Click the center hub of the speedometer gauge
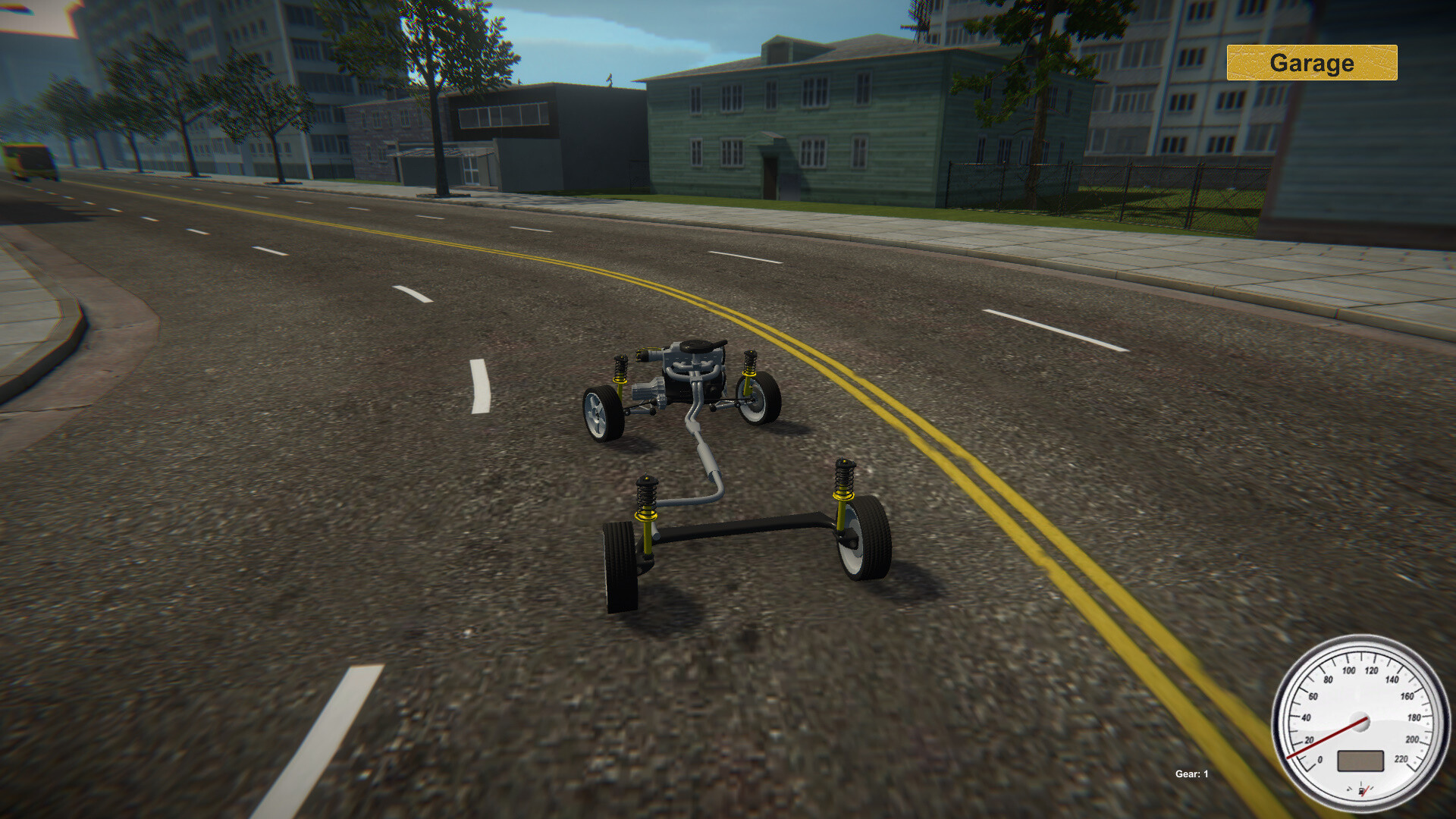The height and width of the screenshot is (819, 1456). 1360,720
